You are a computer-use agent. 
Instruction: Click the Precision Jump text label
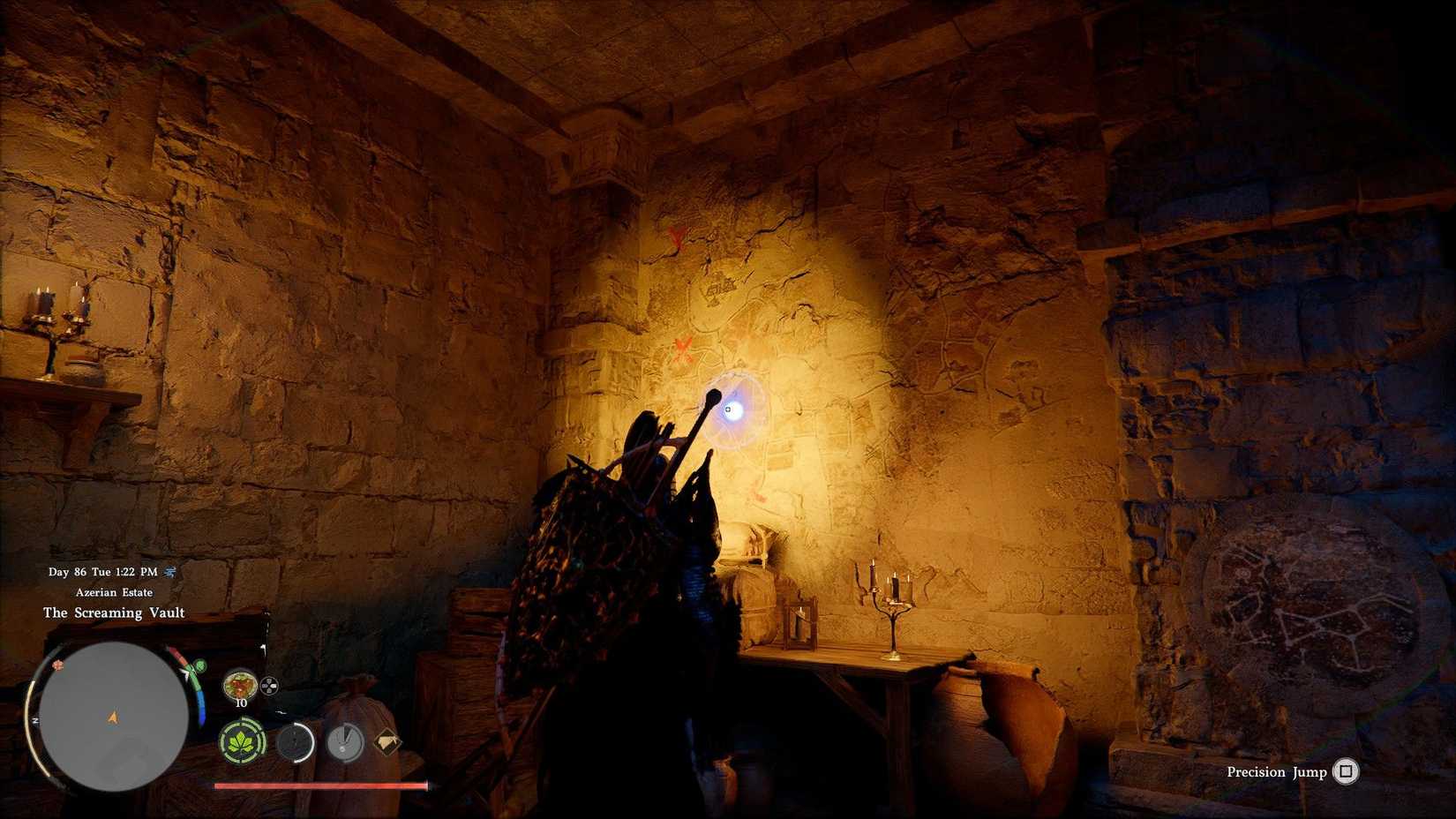point(1276,772)
